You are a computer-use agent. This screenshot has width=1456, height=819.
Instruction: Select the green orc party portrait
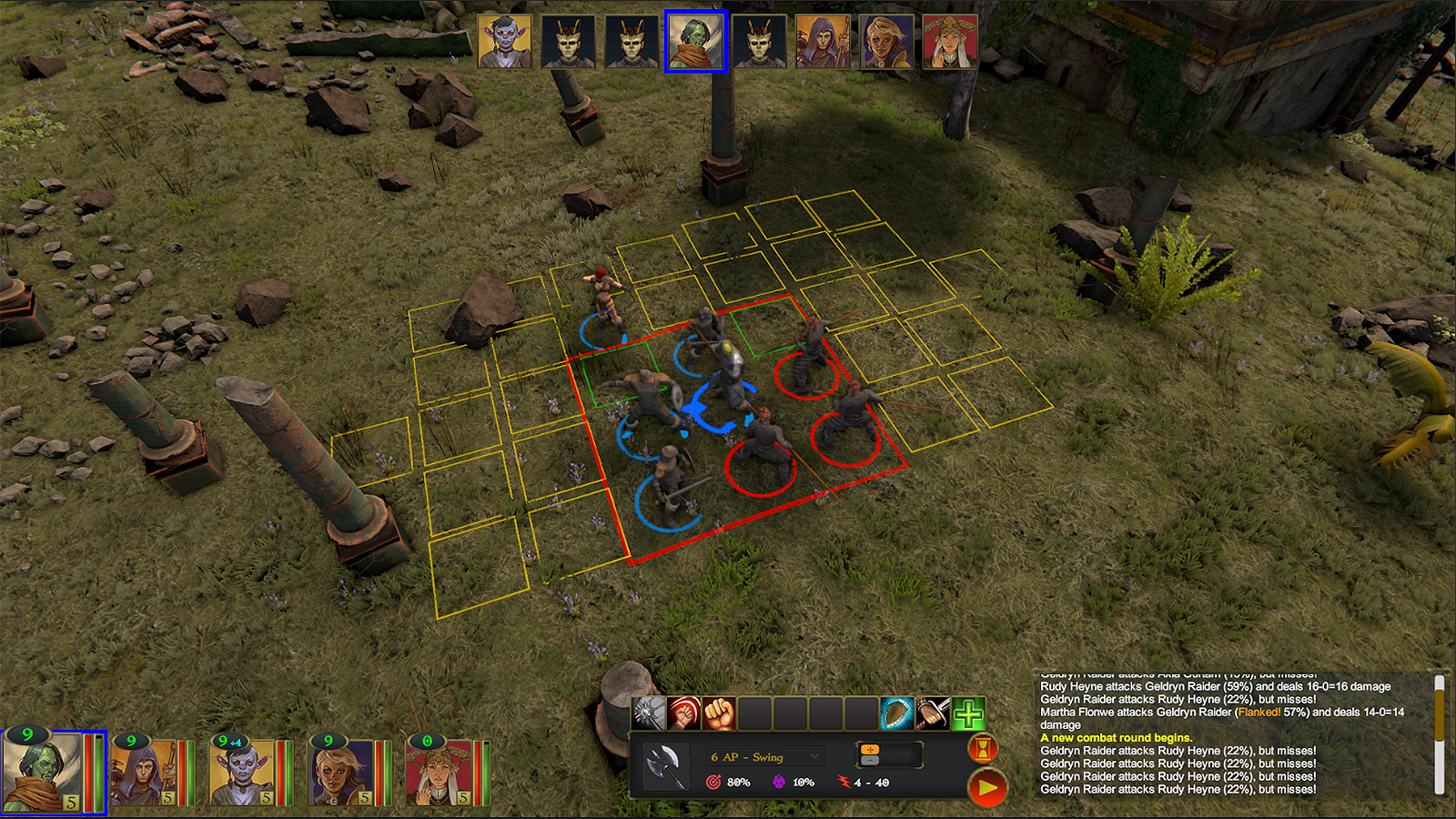[x=43, y=772]
